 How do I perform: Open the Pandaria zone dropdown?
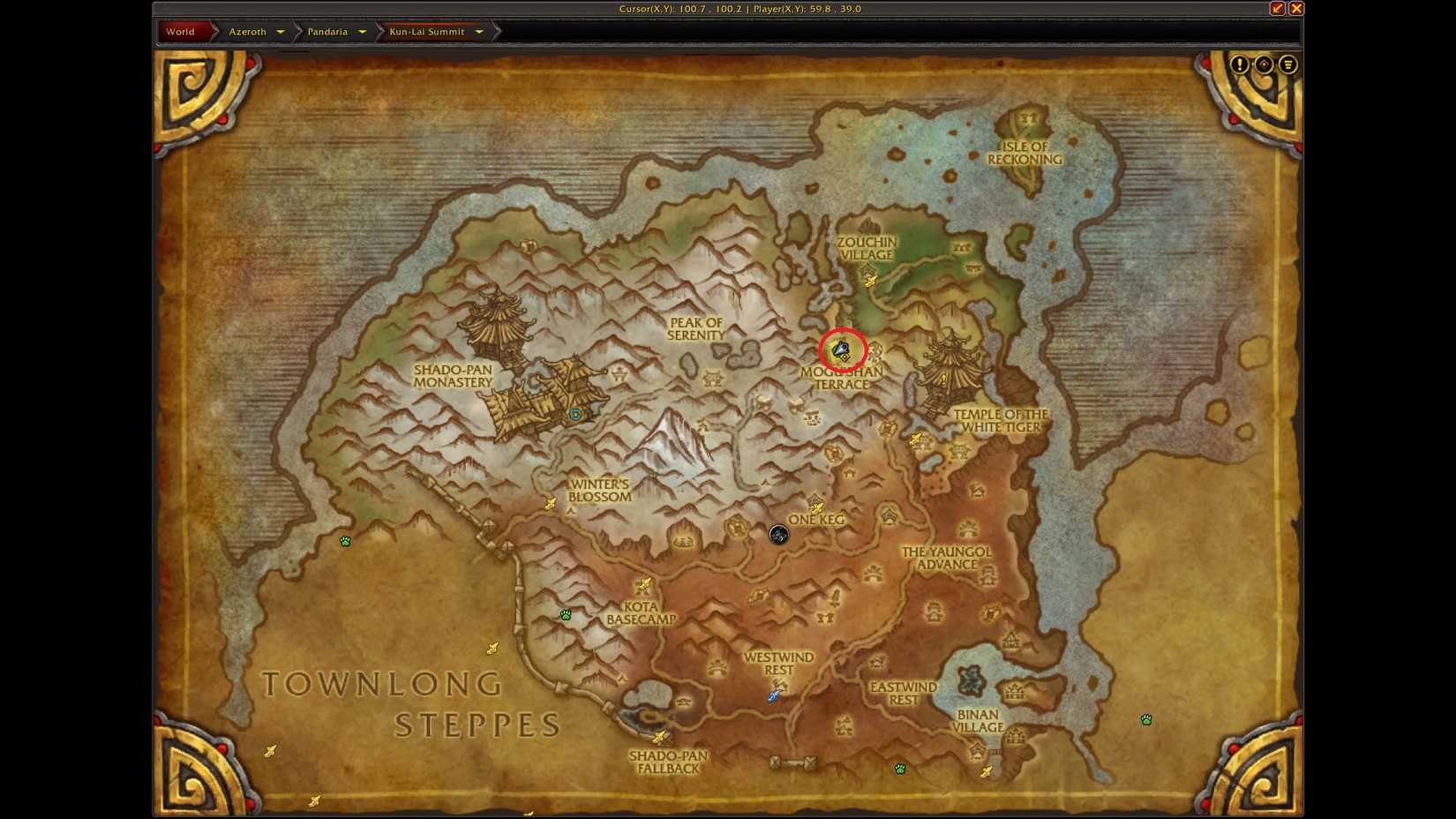coord(361,31)
